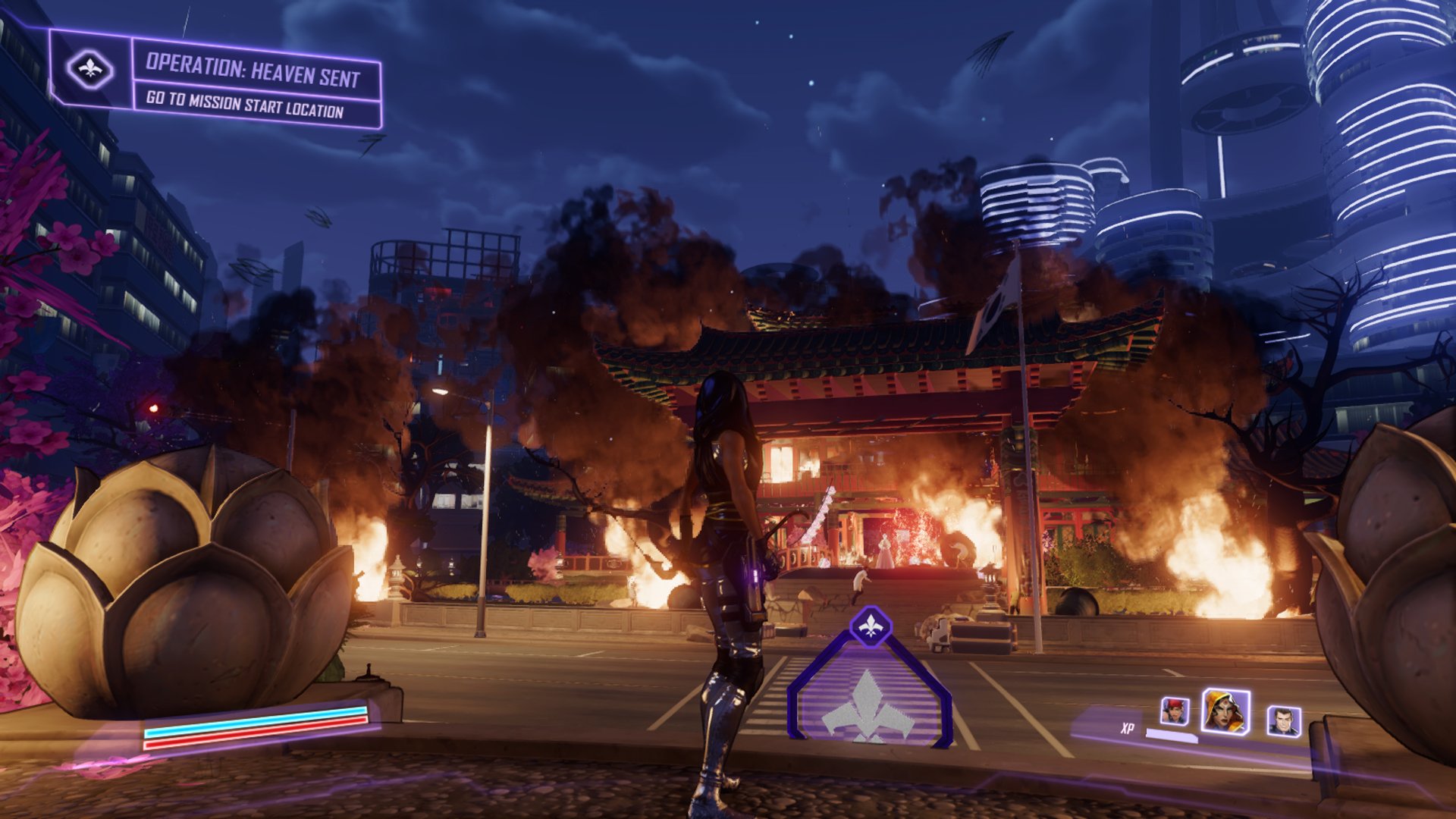The height and width of the screenshot is (819, 1456).
Task: Switch to the dark-haired male agent portrait
Action: coord(1283,720)
